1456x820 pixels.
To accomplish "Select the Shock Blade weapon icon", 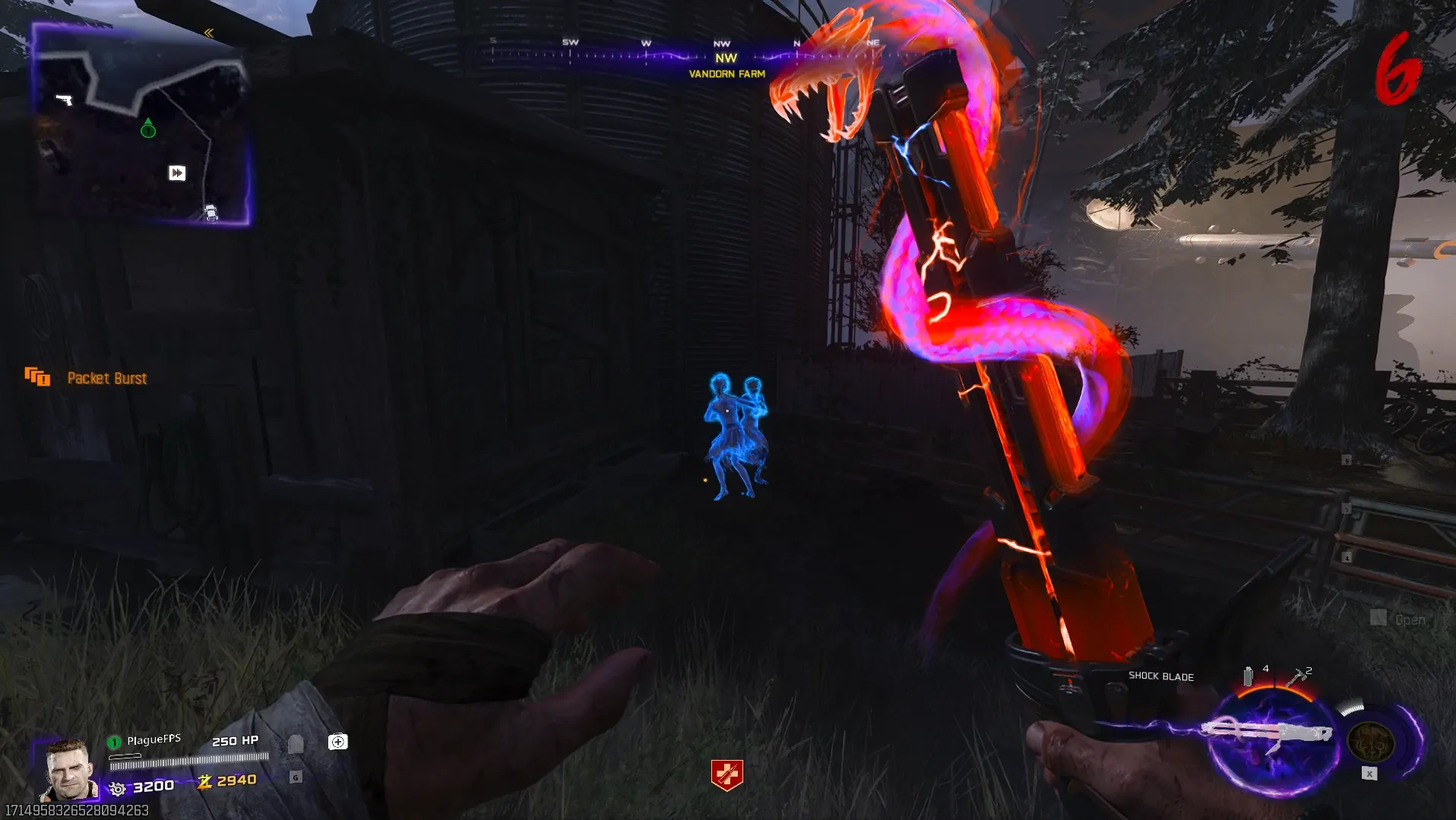I will coord(1268,734).
